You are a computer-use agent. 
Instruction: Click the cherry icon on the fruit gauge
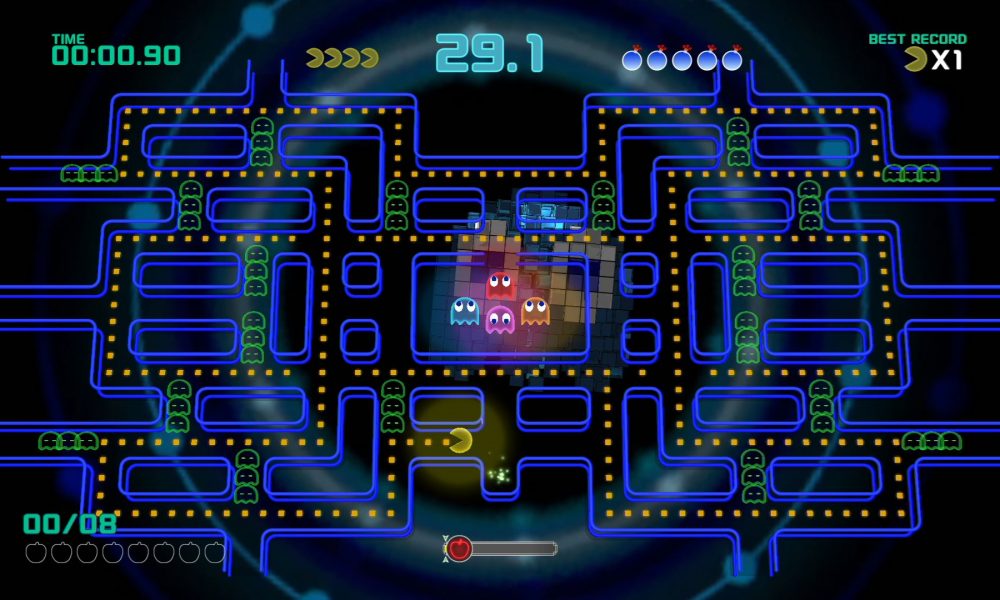pos(459,548)
